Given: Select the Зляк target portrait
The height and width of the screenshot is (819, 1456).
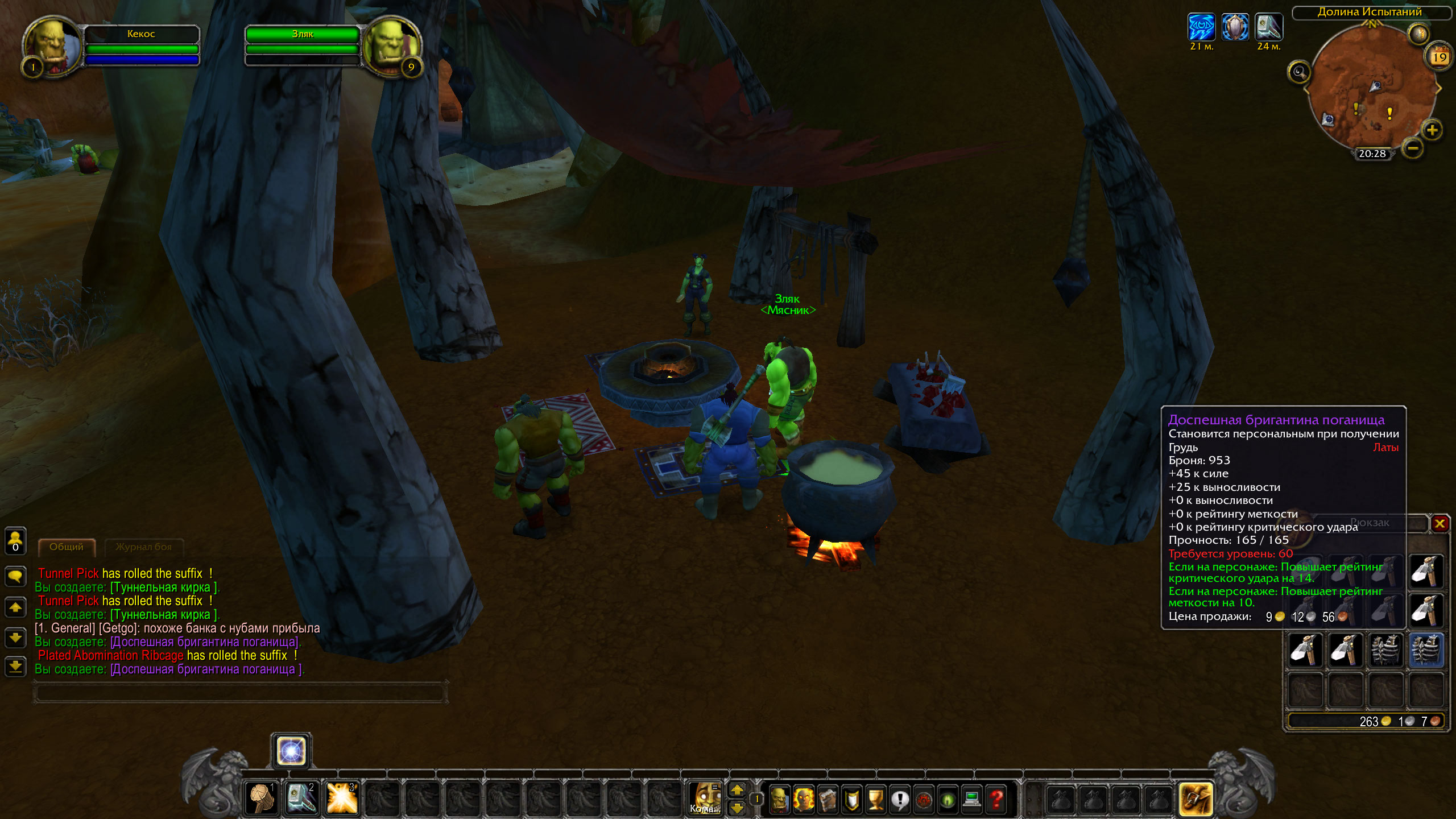Looking at the screenshot, I should click(x=391, y=47).
